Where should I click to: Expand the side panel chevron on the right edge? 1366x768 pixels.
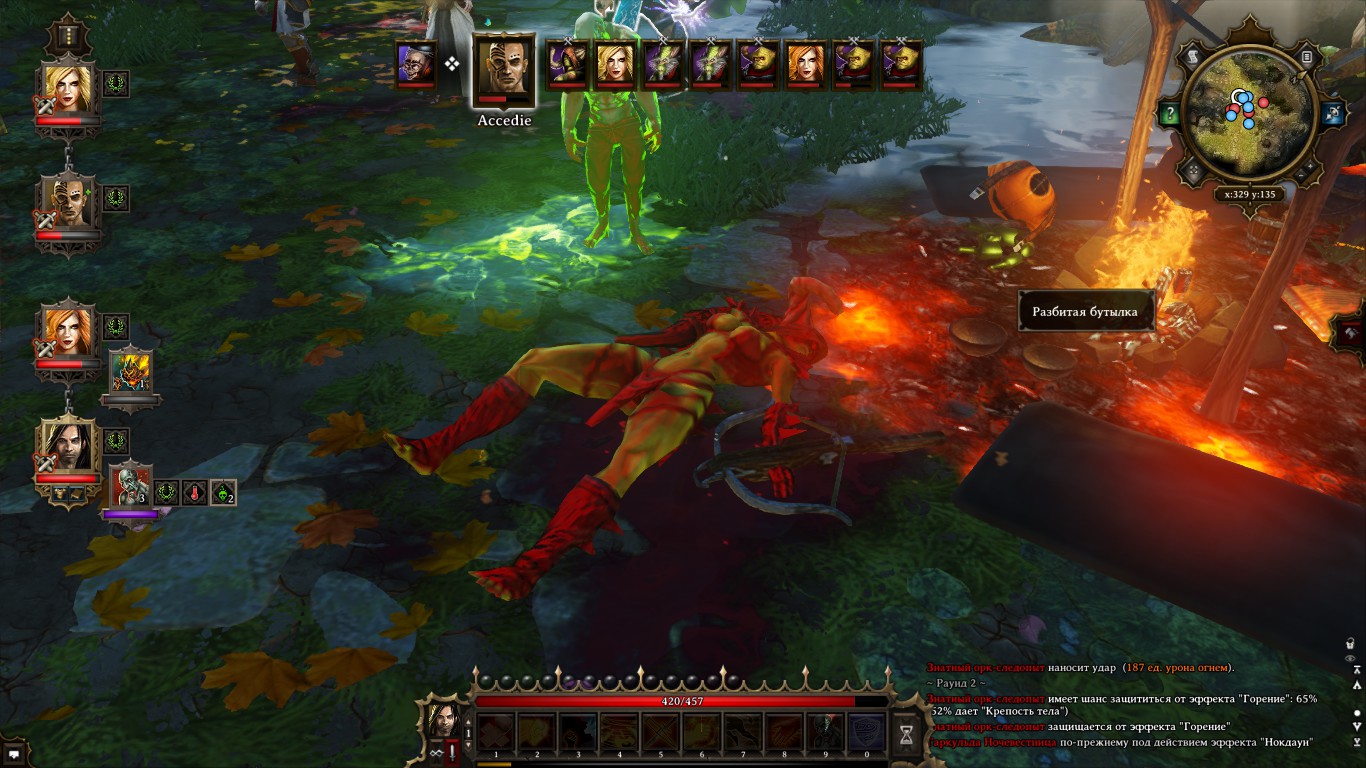pos(1357,331)
